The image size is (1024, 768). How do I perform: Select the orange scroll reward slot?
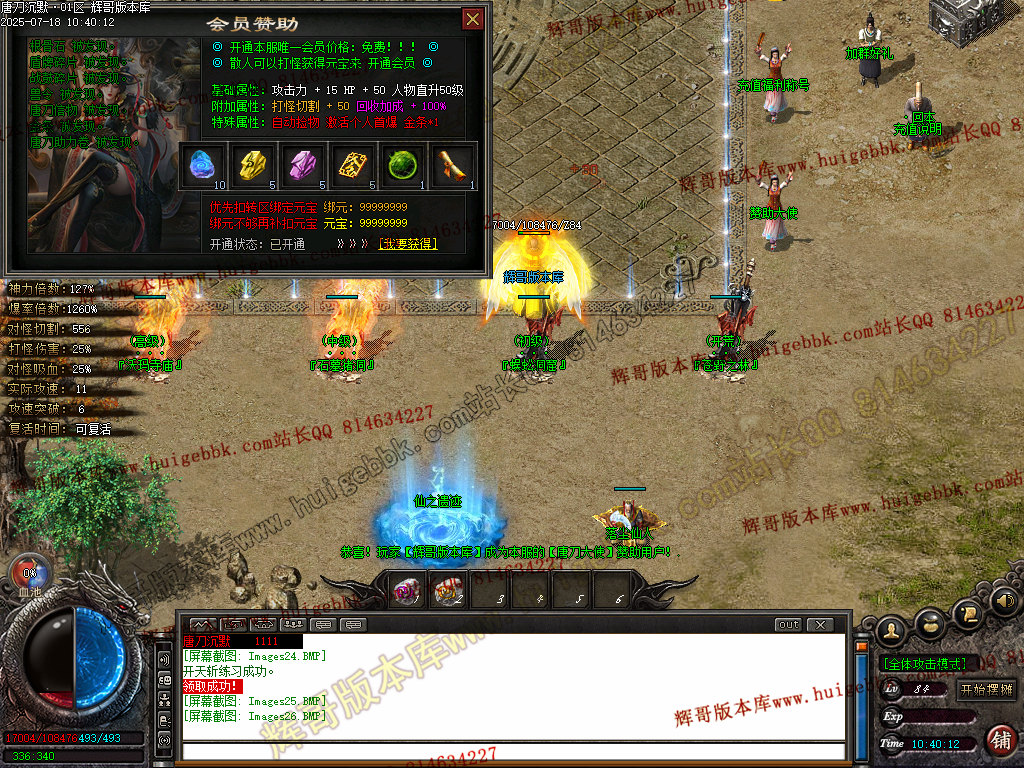point(453,165)
